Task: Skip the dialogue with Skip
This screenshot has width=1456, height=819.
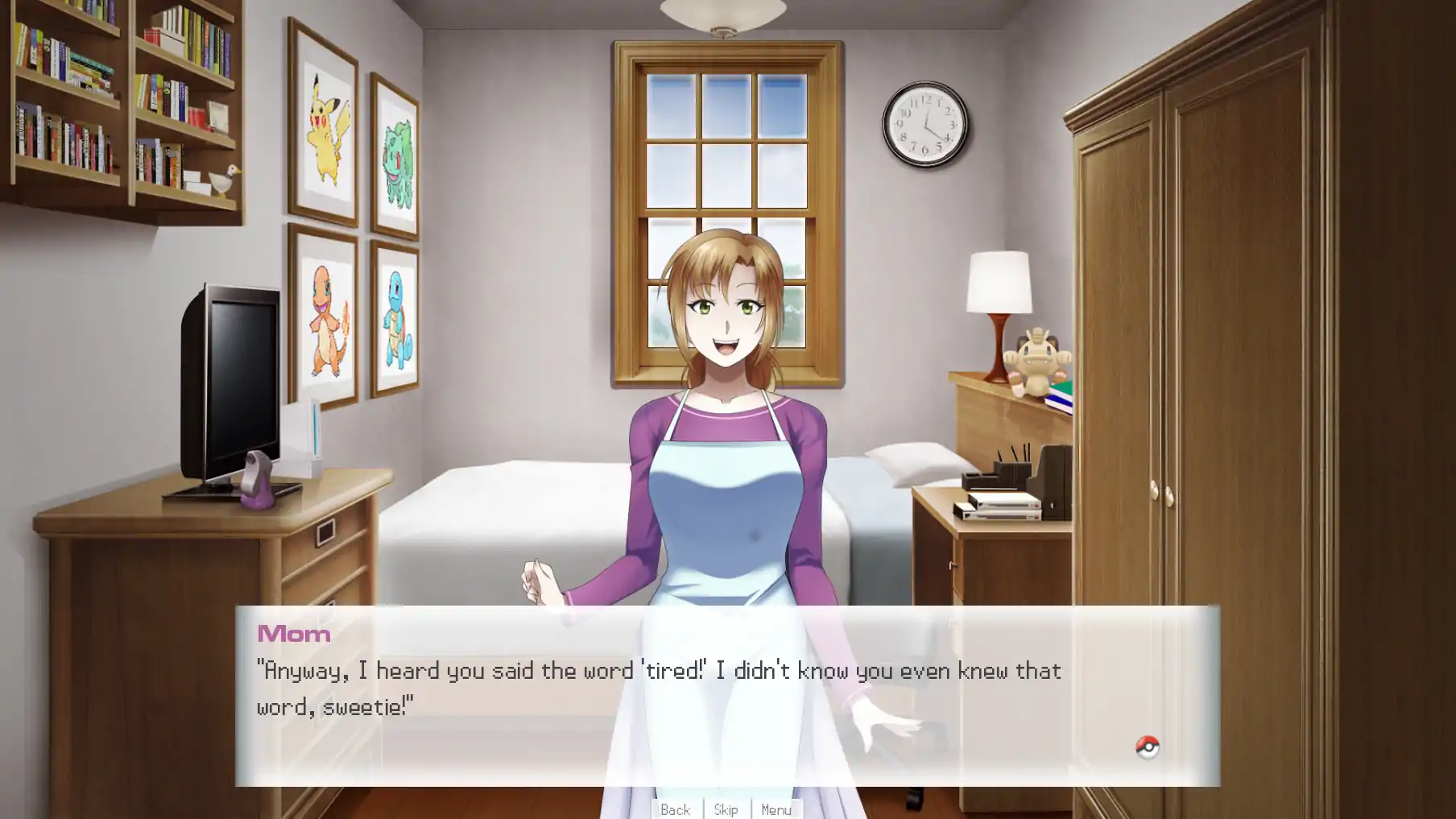Action: pos(726,809)
